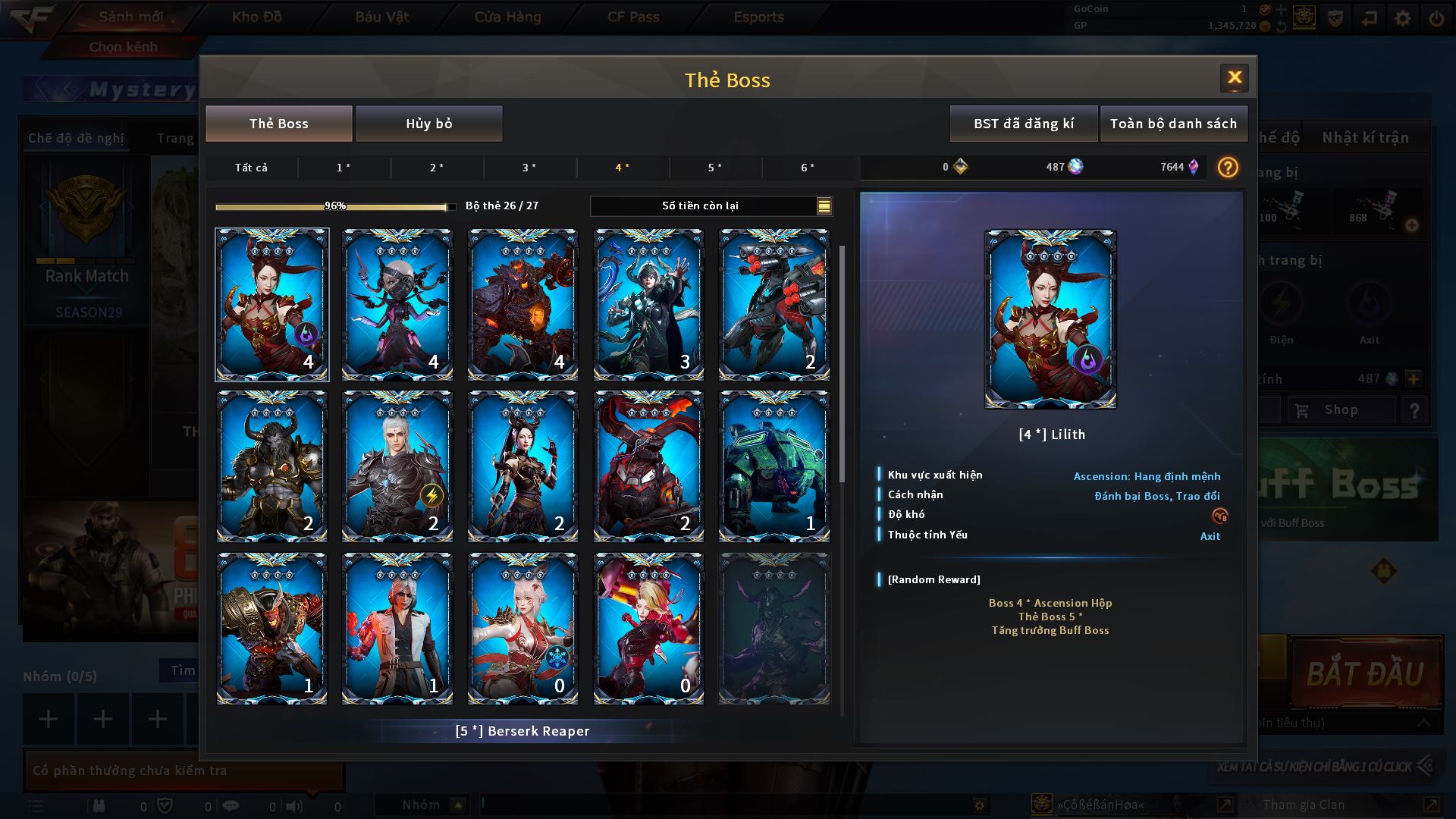Open the gear settings icon

1403,18
